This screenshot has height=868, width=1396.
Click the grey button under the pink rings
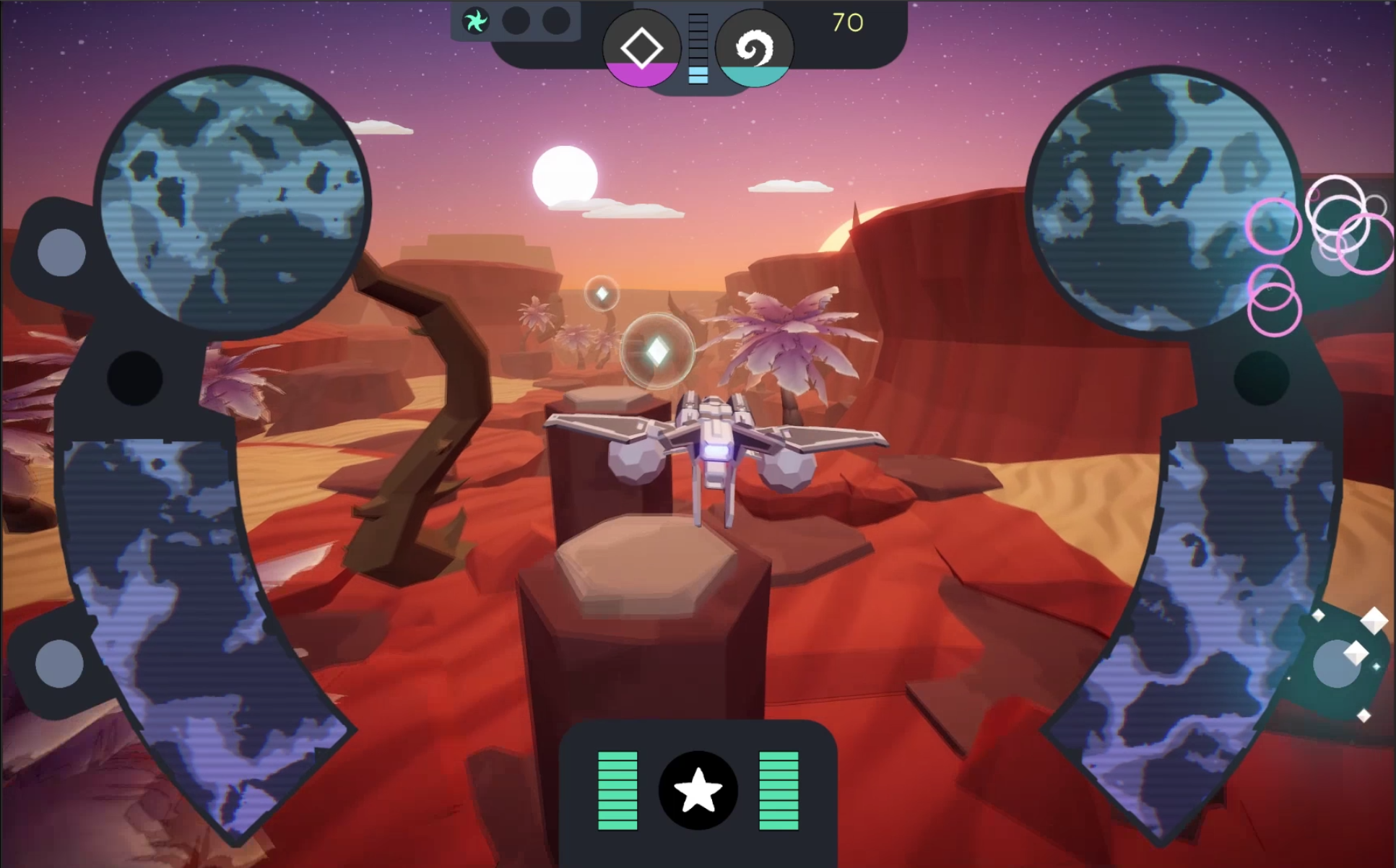coord(1333,254)
